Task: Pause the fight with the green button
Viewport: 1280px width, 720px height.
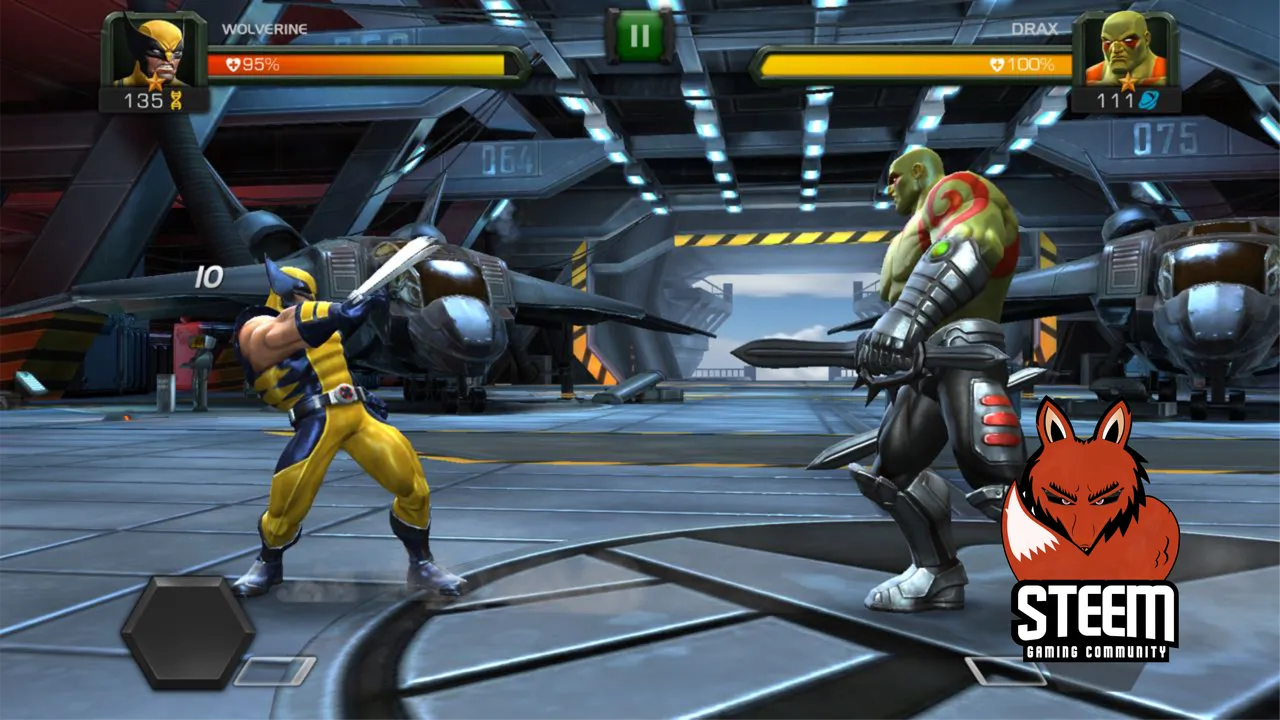Action: click(x=639, y=37)
